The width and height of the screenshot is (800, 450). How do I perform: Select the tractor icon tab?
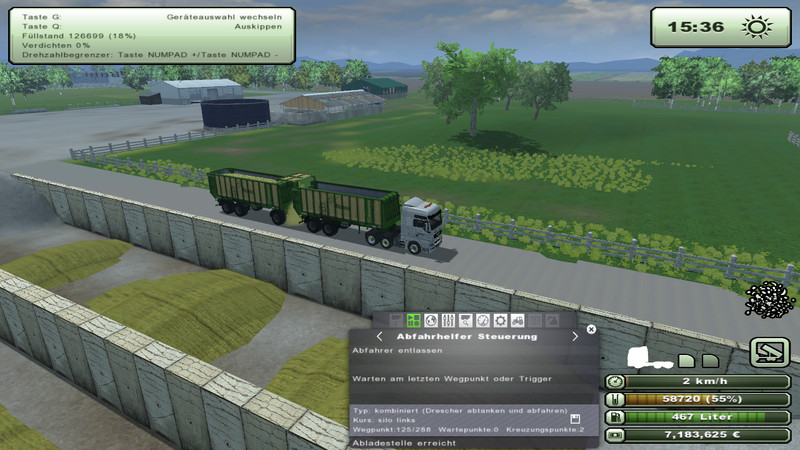click(516, 320)
